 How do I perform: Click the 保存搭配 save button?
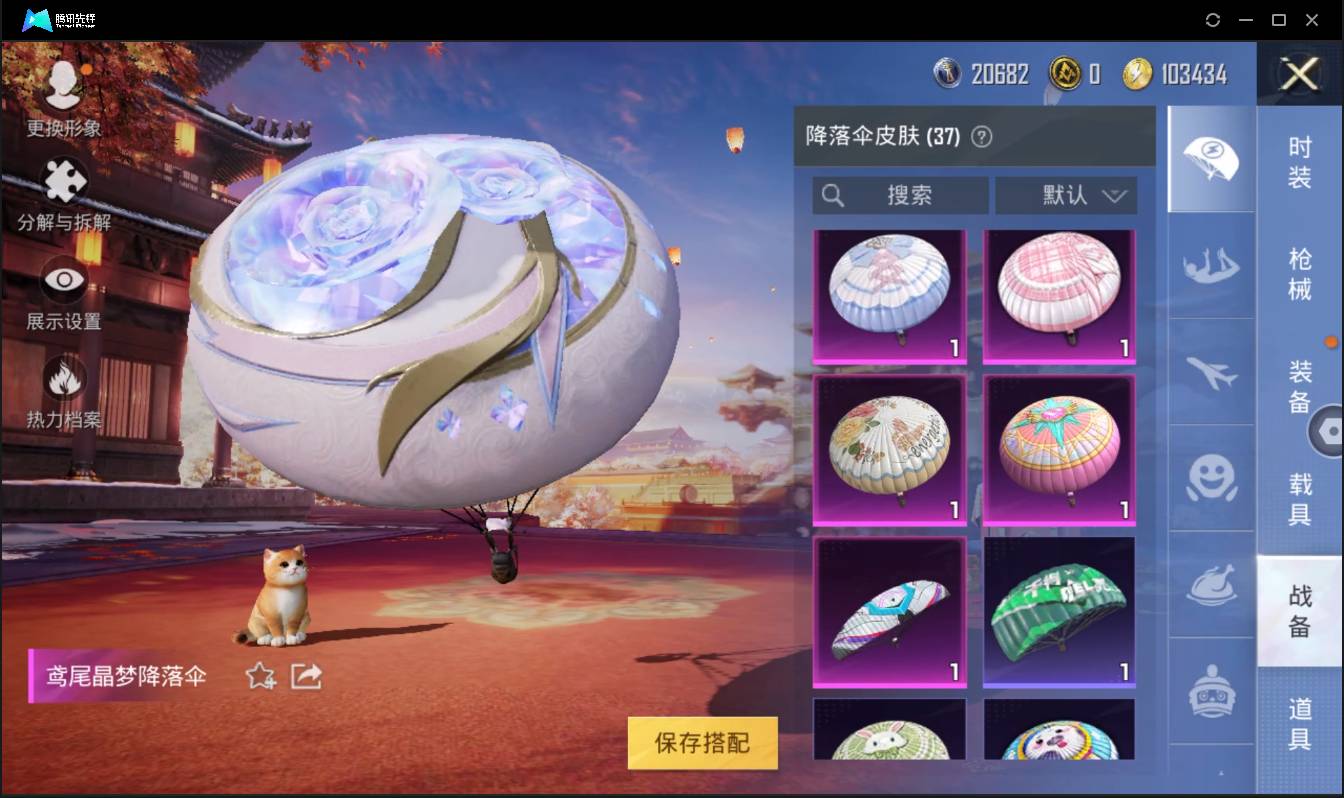pos(702,744)
